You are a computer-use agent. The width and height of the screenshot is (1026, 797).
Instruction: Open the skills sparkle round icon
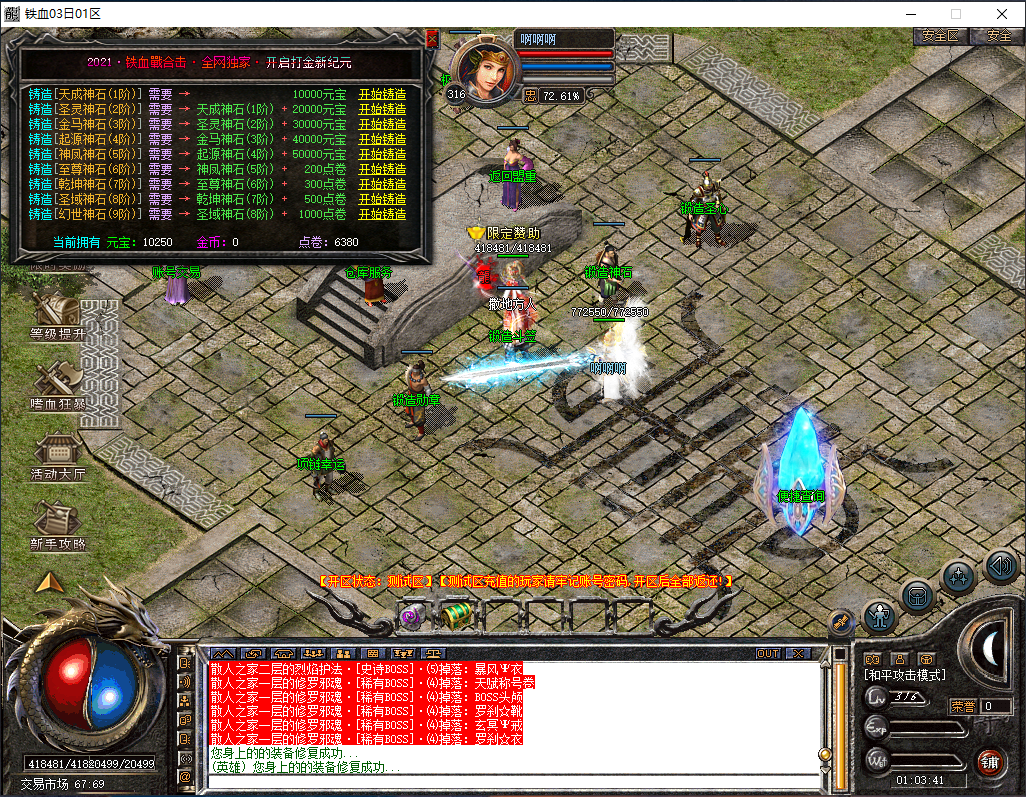tap(959, 576)
